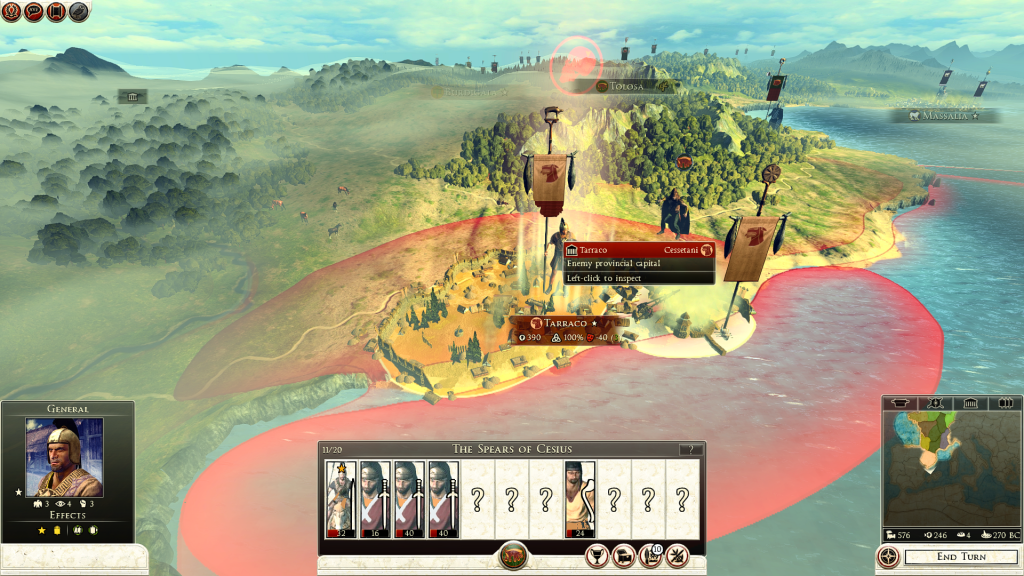This screenshot has width=1024, height=576.
Task: Select the general's bodyguard unit card
Action: pyautogui.click(x=341, y=498)
